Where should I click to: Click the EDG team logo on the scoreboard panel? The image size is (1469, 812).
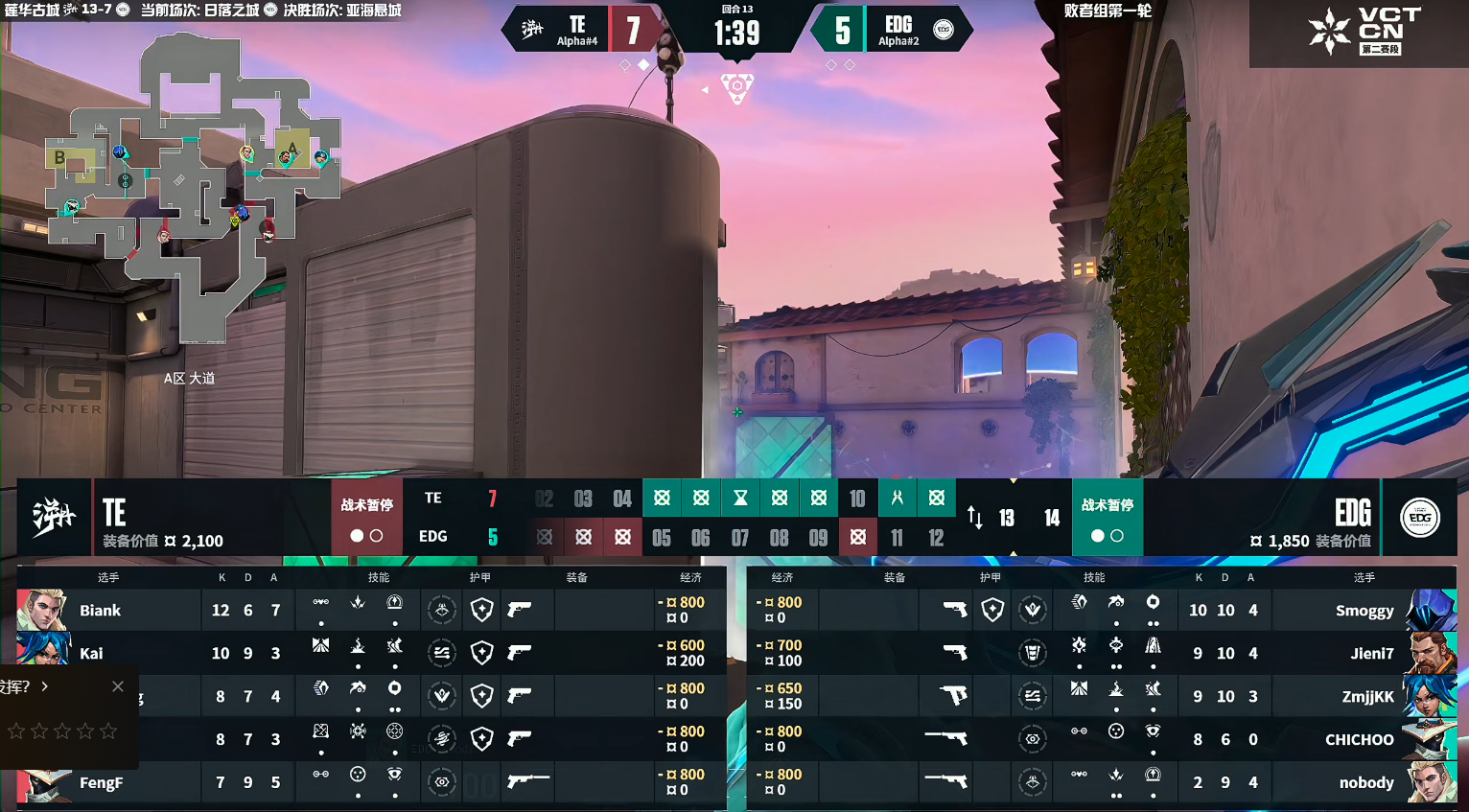pyautogui.click(x=1419, y=518)
